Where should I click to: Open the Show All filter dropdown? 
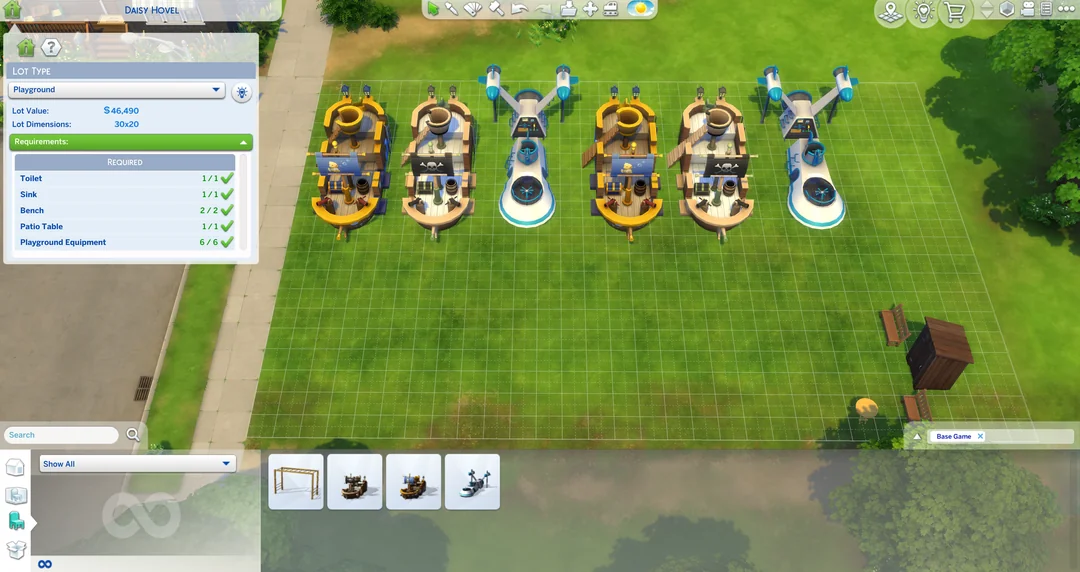click(x=137, y=464)
